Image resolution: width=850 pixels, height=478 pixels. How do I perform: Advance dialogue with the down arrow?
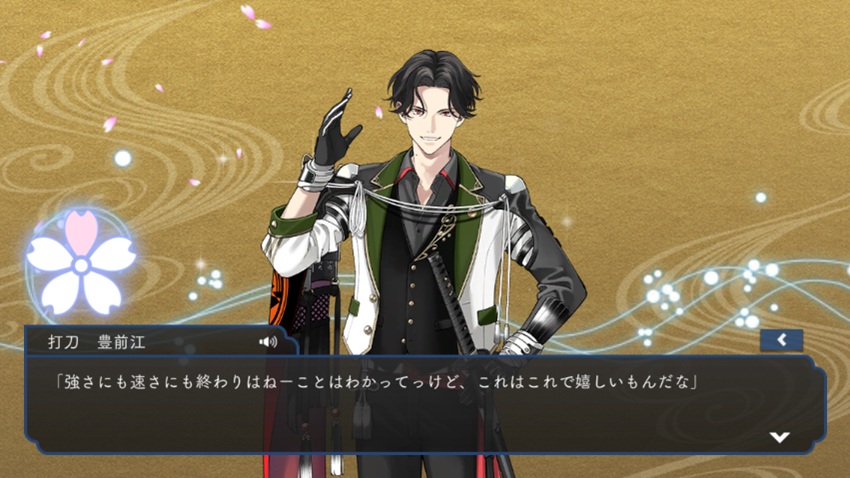click(x=780, y=437)
